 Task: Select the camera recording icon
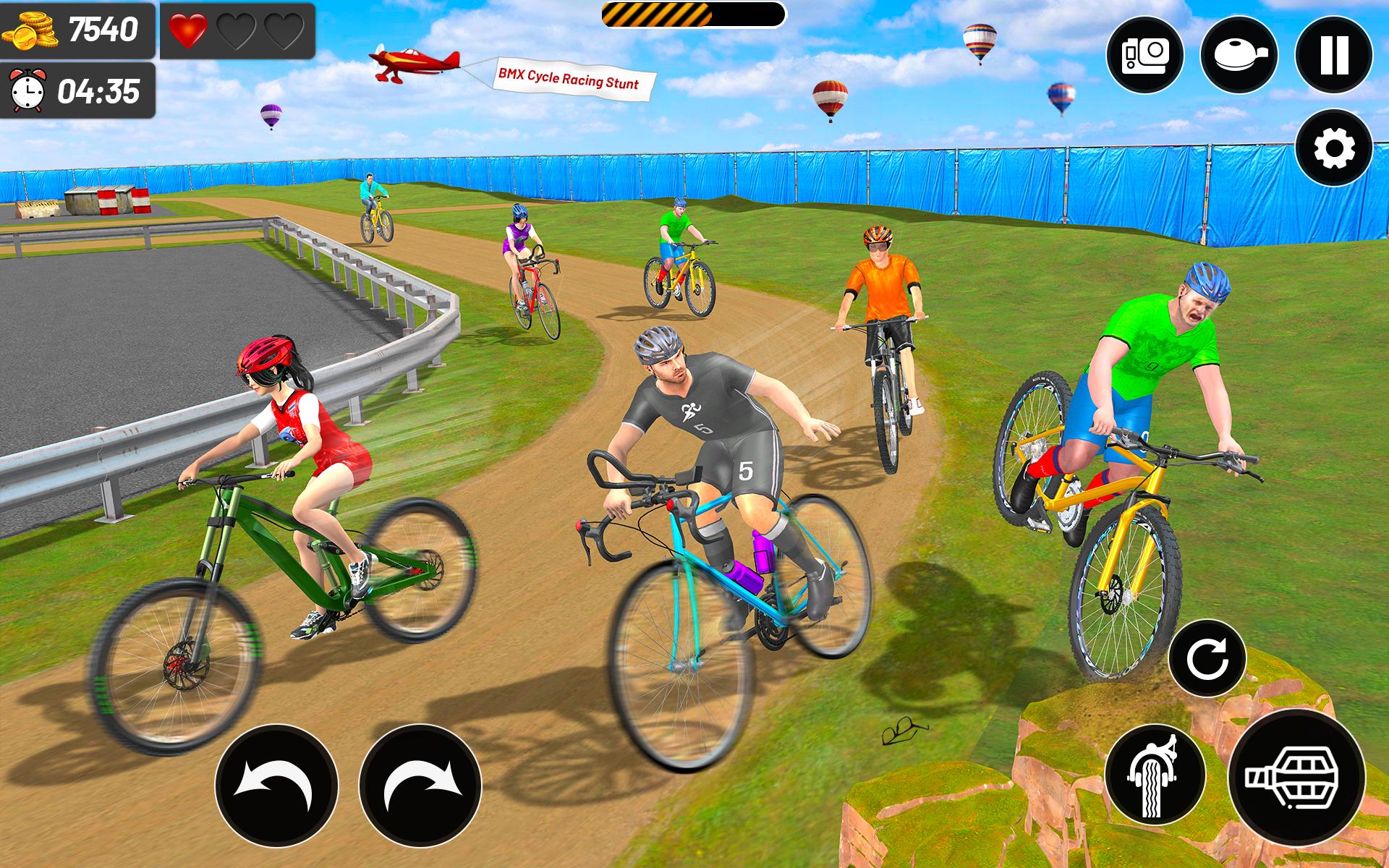click(1147, 56)
